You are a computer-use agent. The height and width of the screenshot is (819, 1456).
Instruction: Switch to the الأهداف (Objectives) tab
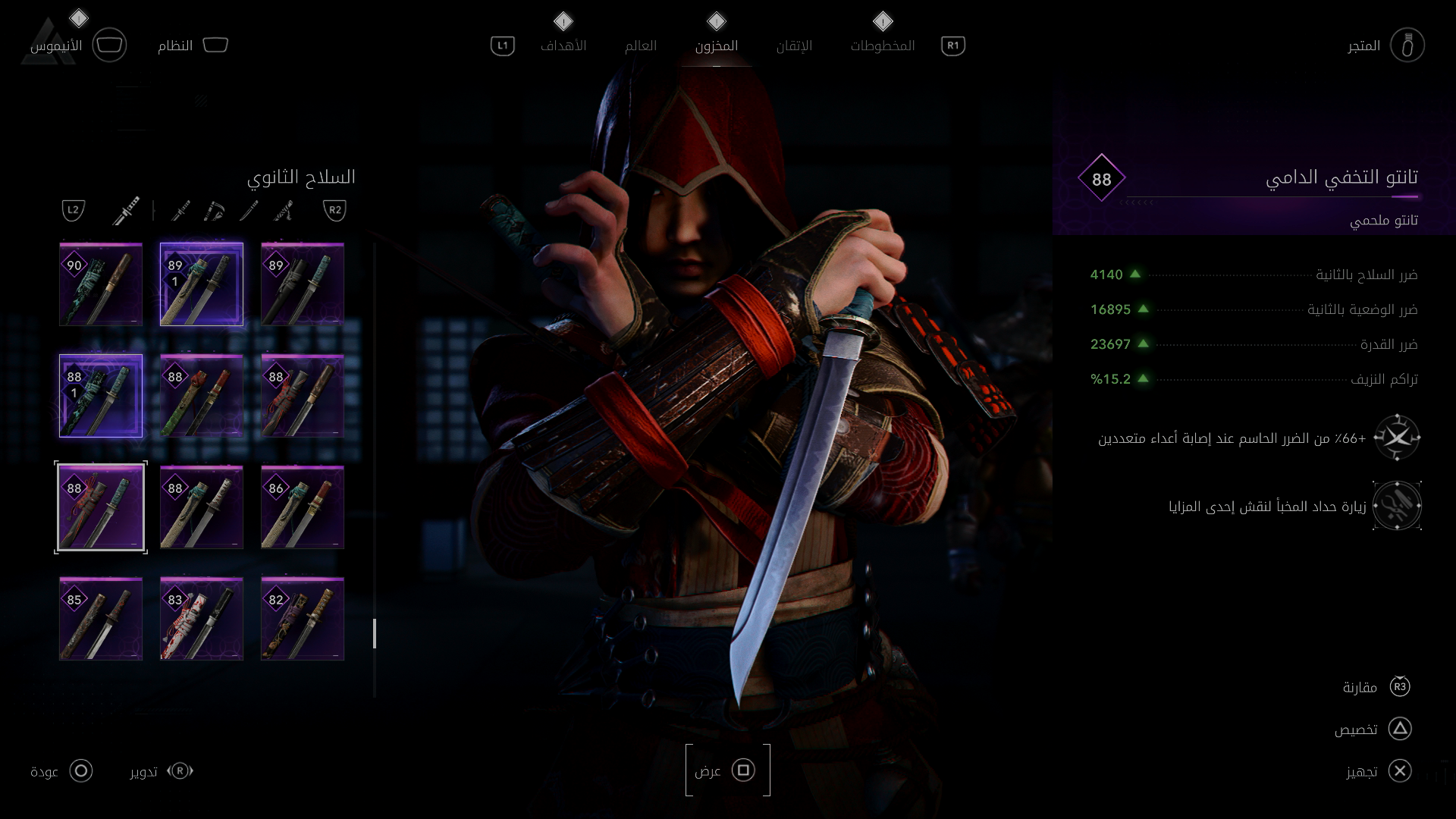coord(563,45)
